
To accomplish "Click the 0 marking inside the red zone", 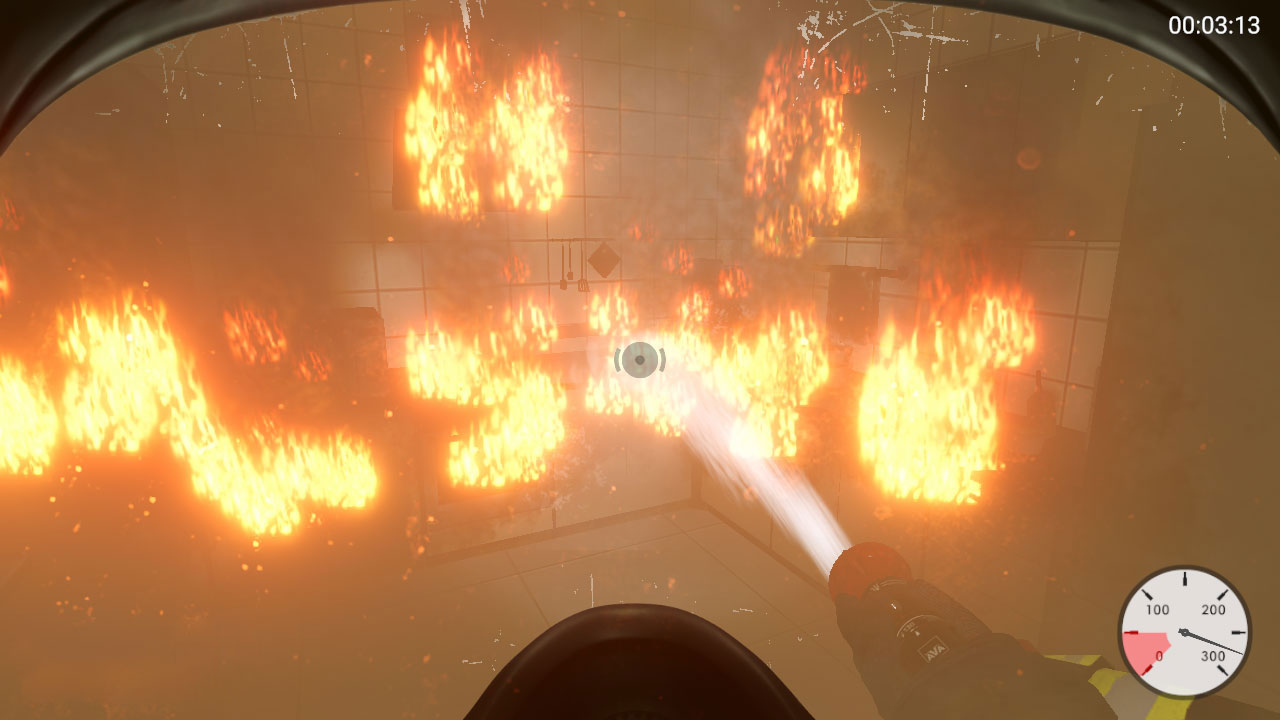I will pos(1158,656).
